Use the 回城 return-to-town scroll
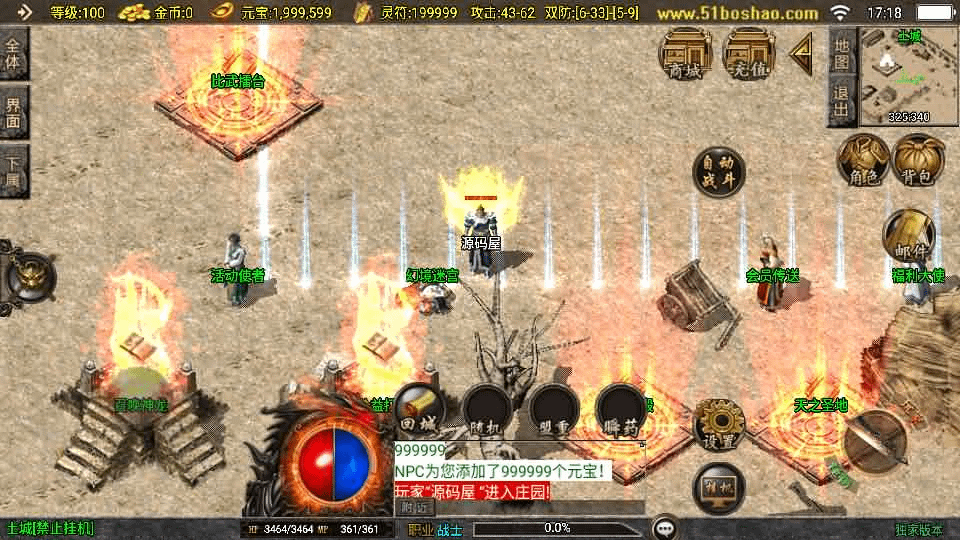This screenshot has height=540, width=960. (420, 410)
